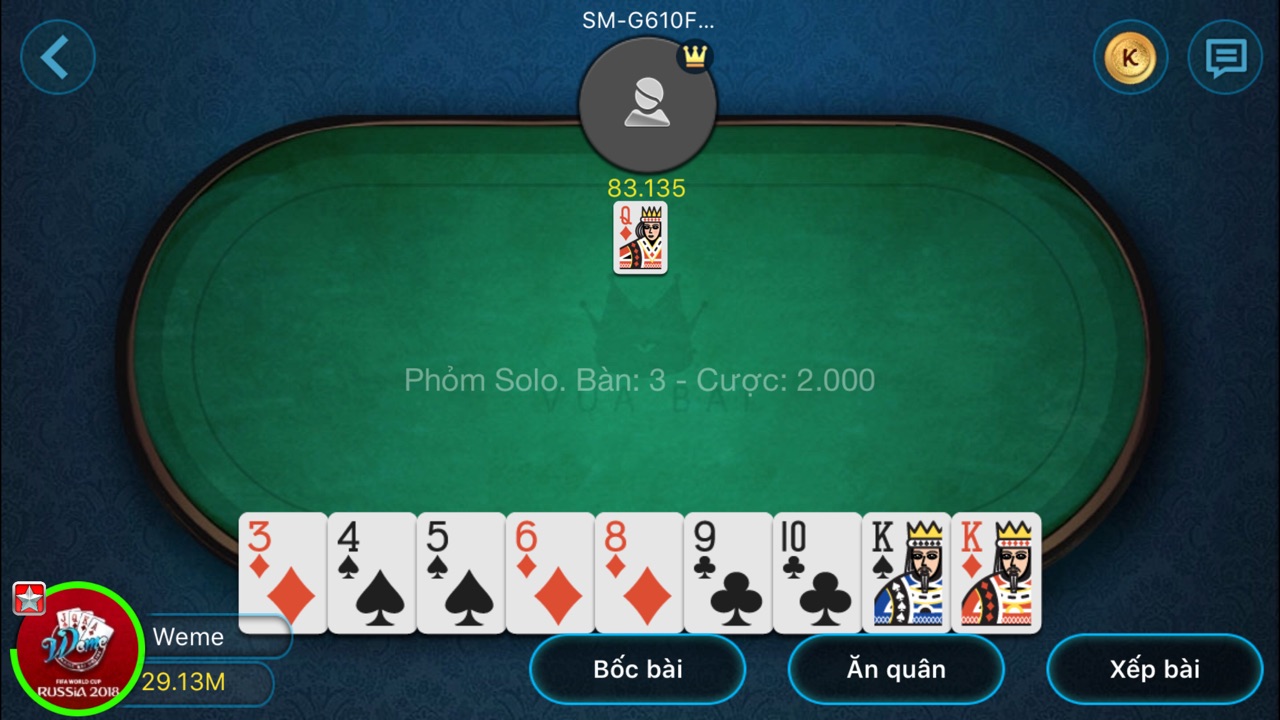Screen dimensions: 1280x720
Task: Click the opponent's avatar silhouette
Action: (647, 103)
